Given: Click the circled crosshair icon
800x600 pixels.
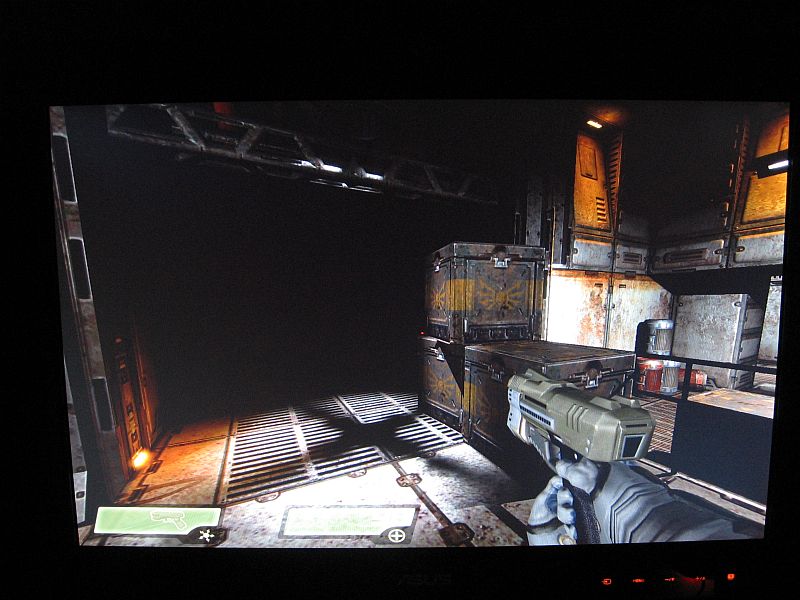Looking at the screenshot, I should [397, 536].
